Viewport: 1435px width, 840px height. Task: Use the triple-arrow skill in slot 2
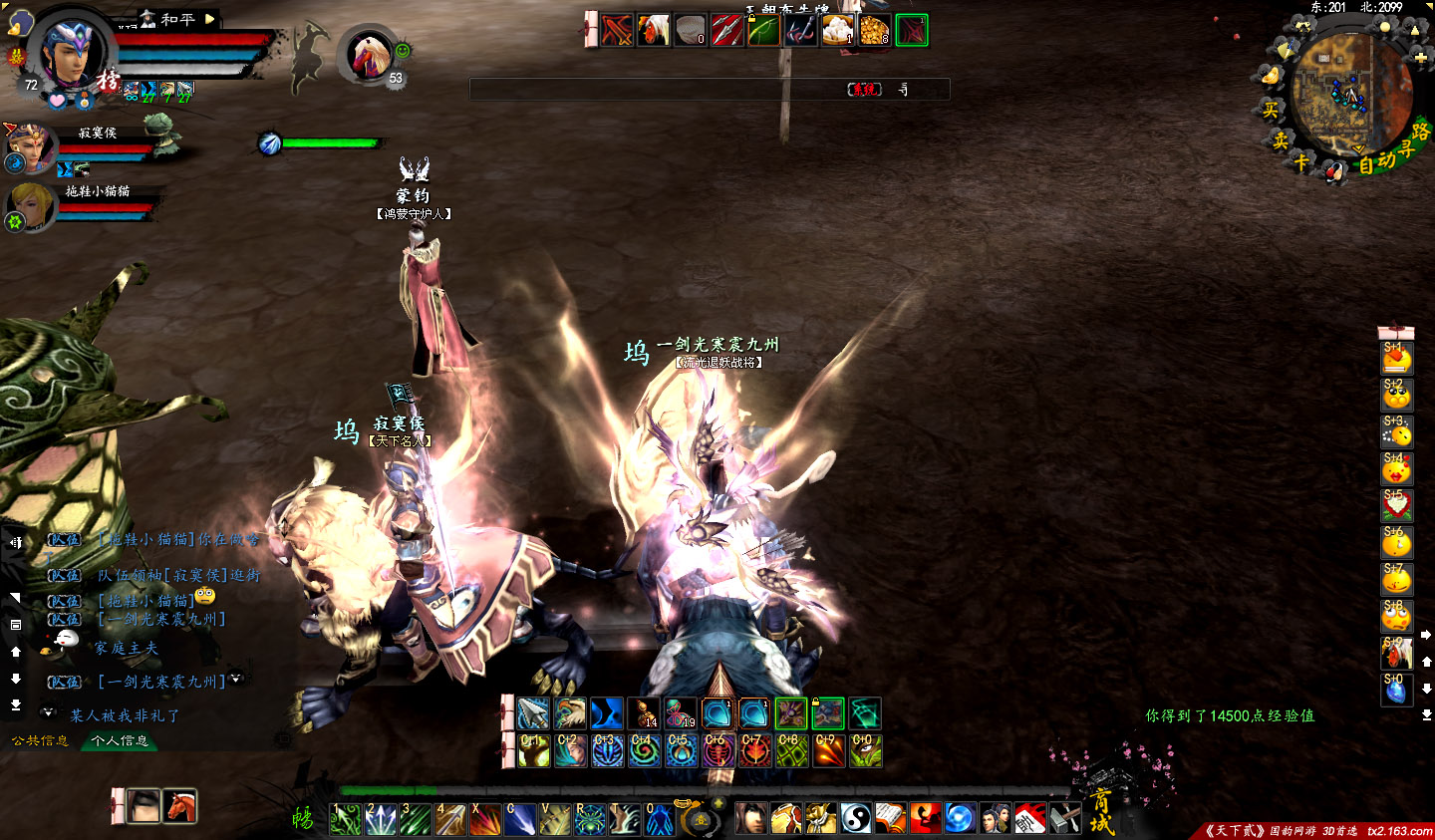tap(382, 820)
